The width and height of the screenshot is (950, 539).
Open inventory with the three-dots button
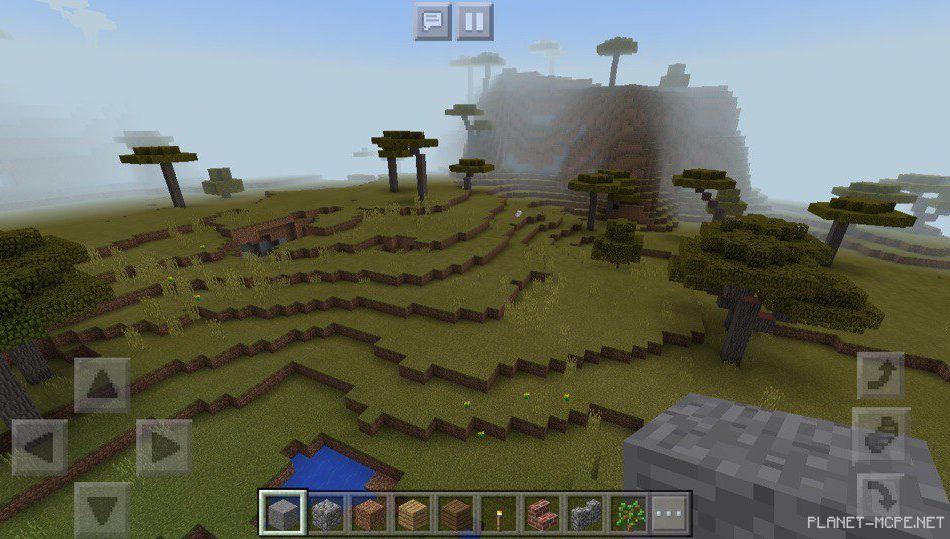tap(671, 514)
